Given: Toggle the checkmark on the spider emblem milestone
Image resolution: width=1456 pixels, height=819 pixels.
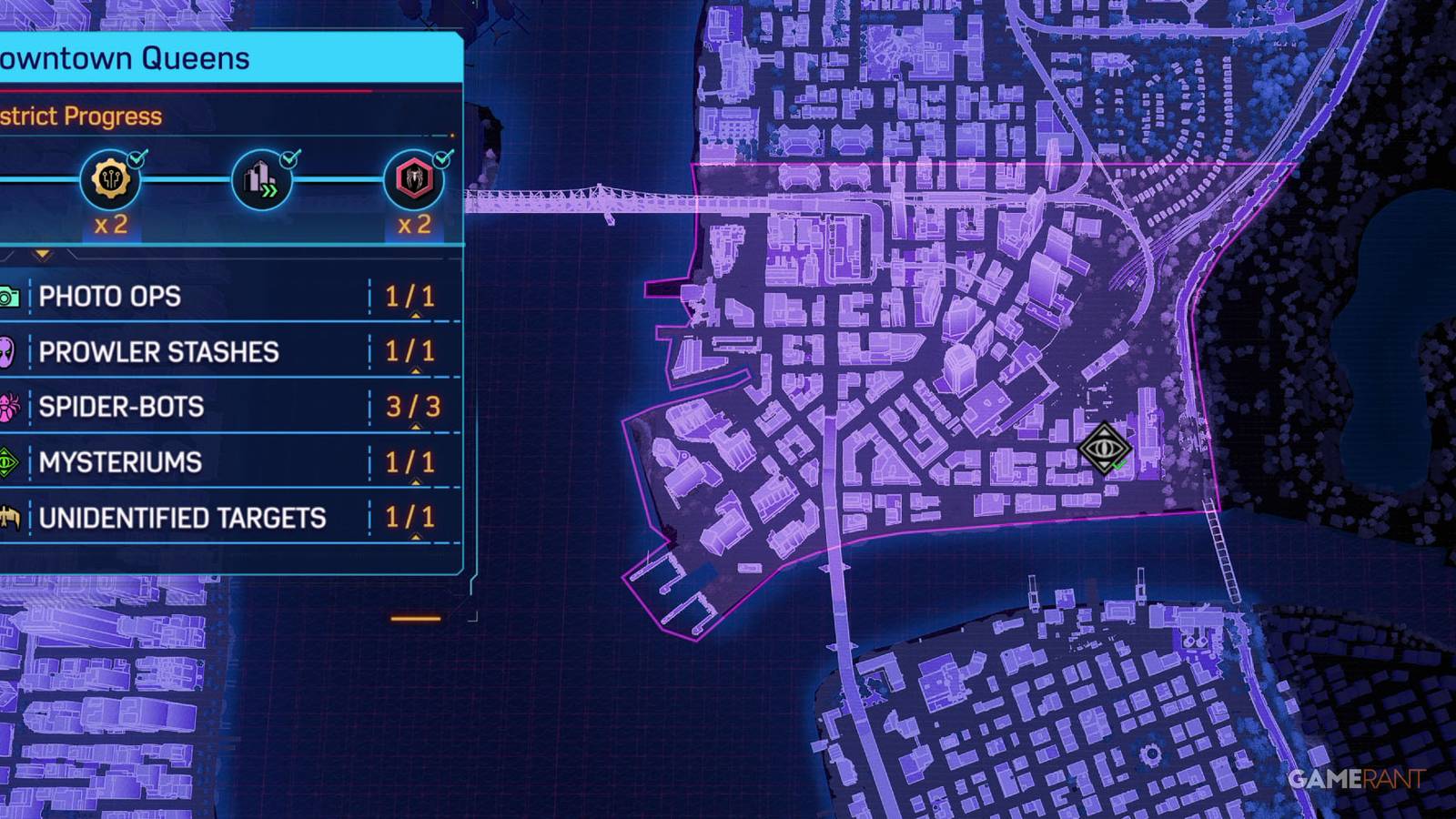Looking at the screenshot, I should [440, 157].
